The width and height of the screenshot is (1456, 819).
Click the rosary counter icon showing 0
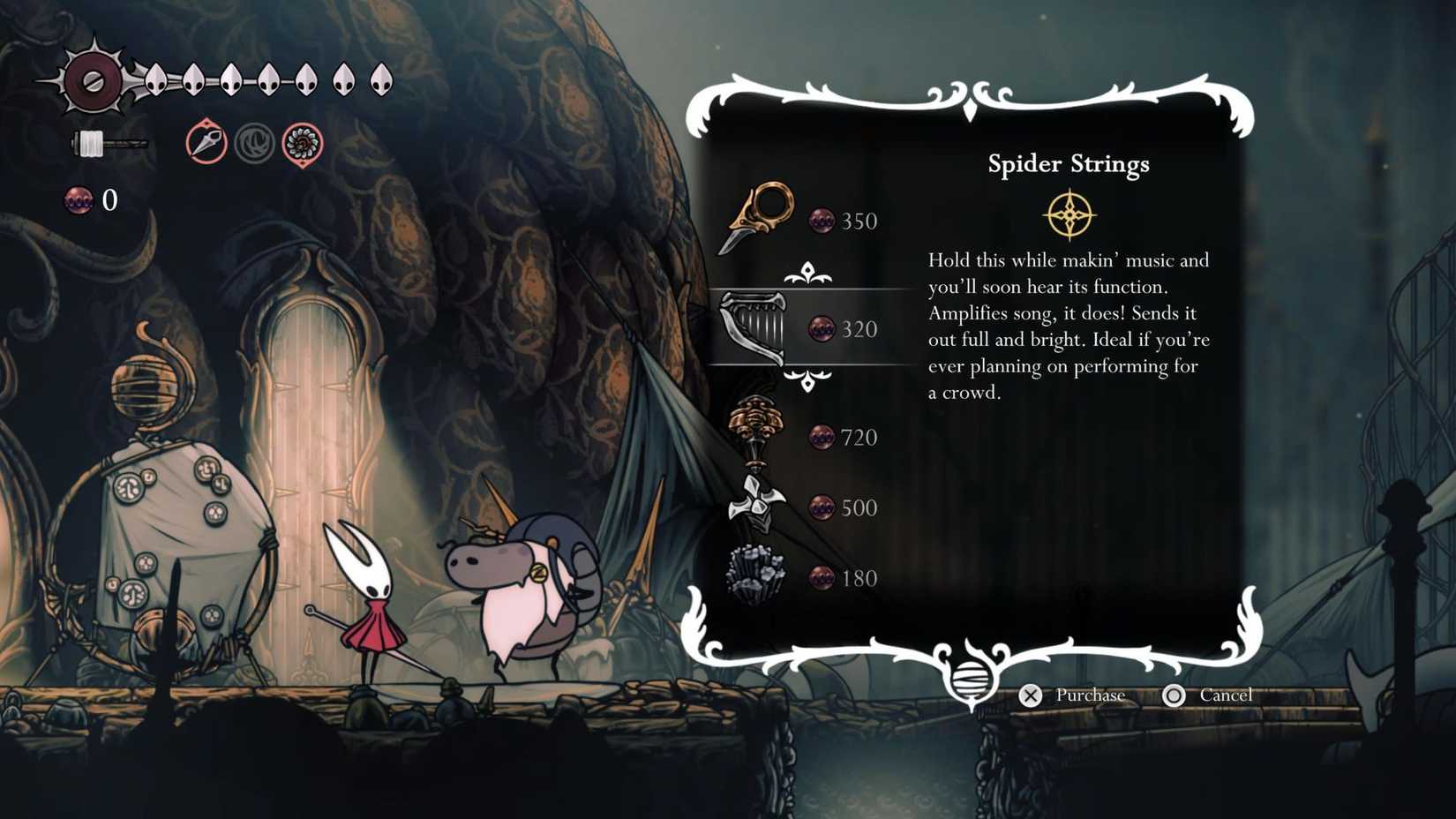(79, 200)
